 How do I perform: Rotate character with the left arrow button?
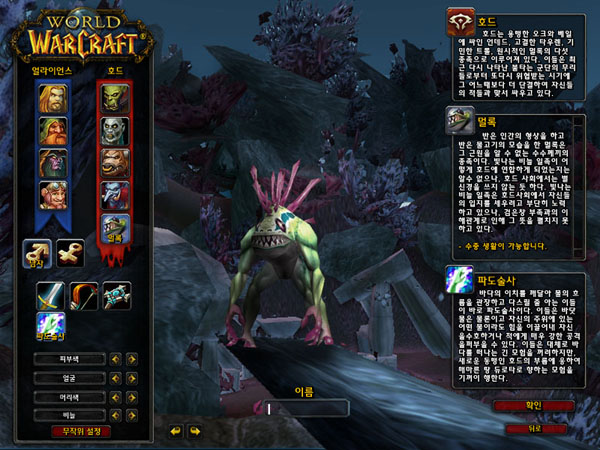pyautogui.click(x=176, y=431)
